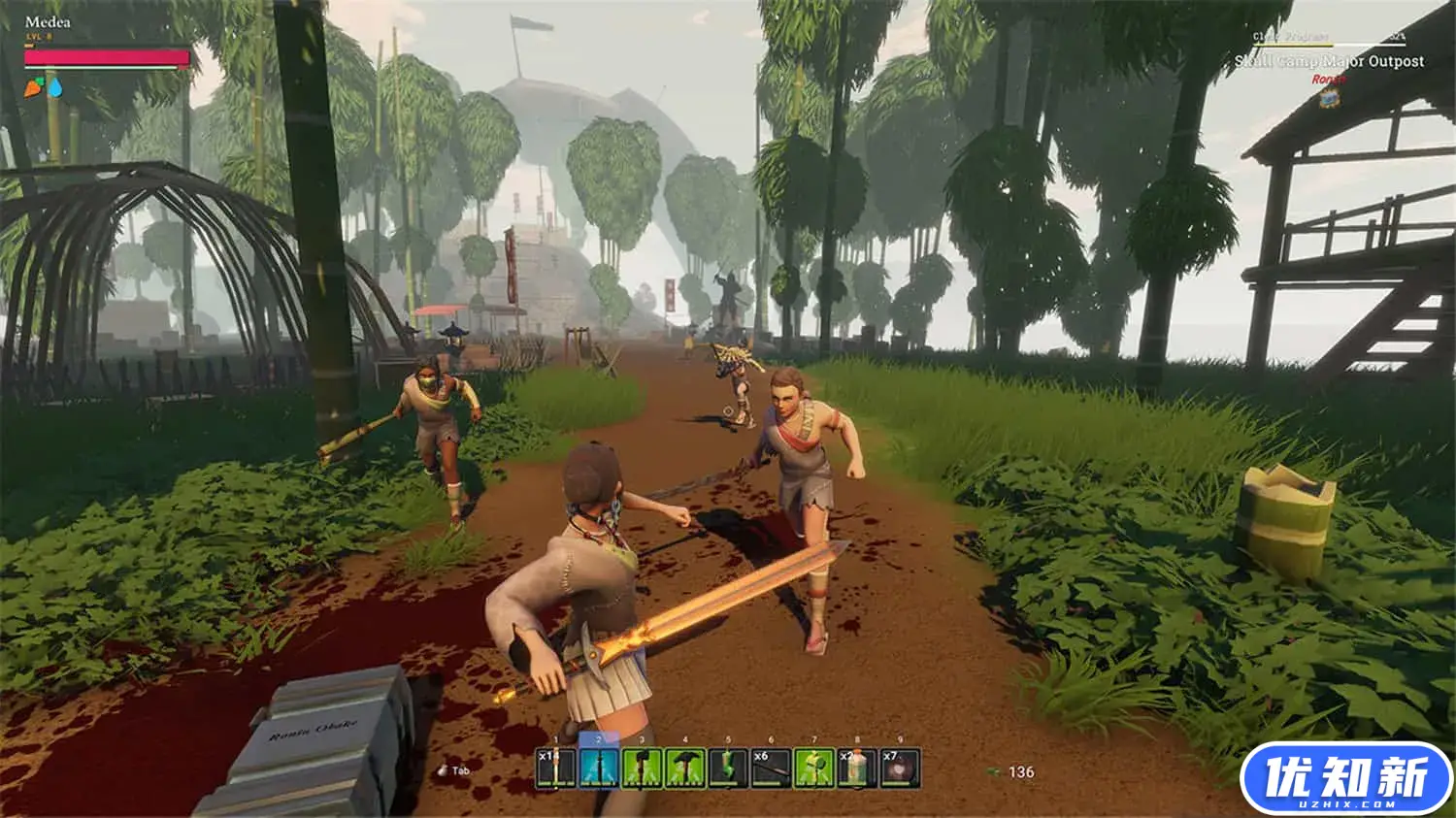Viewport: 1456px width, 818px height.
Task: Equip the hammer in hotbar slot 4
Action: click(685, 768)
